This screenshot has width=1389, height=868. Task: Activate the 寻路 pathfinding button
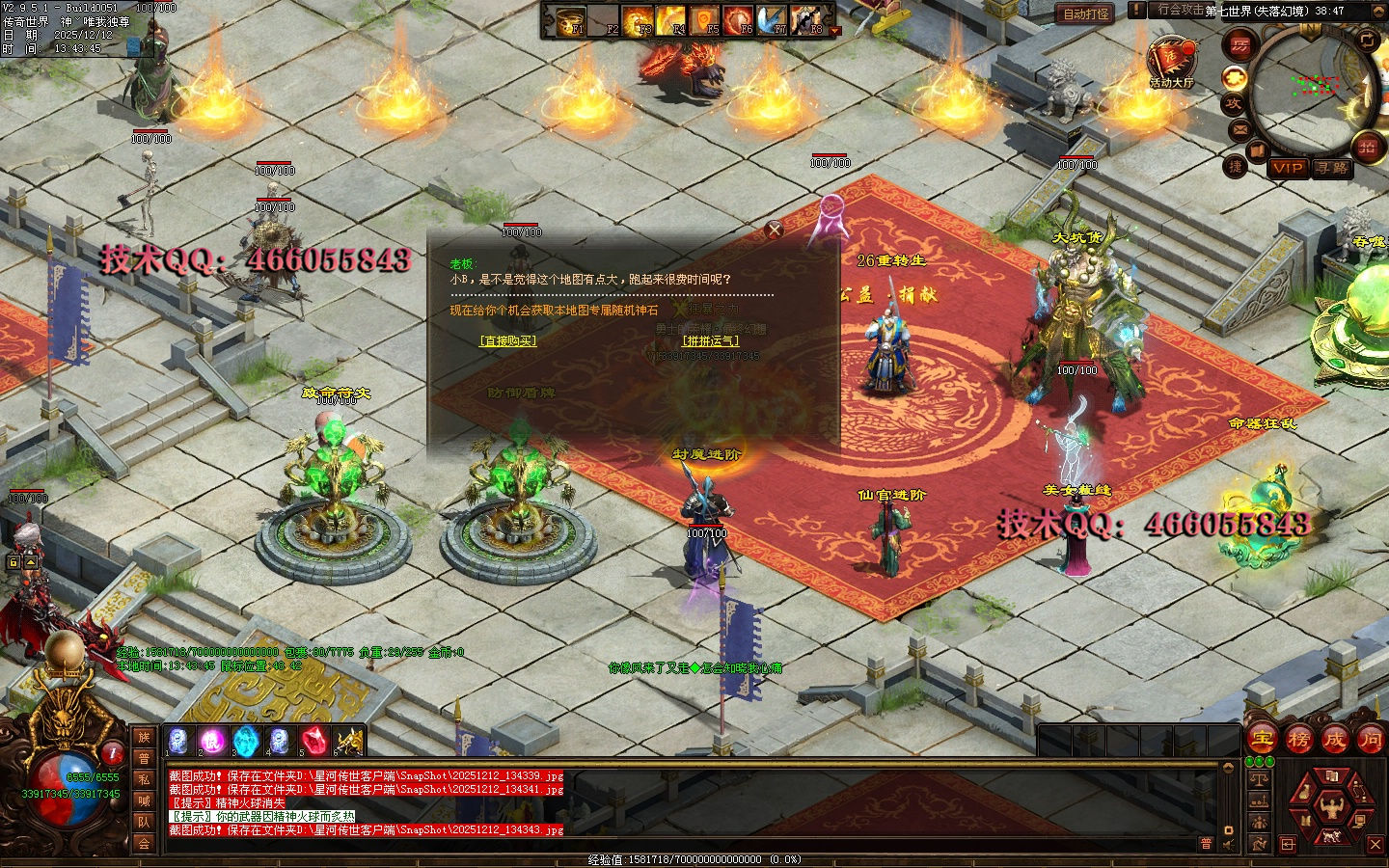tap(1331, 168)
